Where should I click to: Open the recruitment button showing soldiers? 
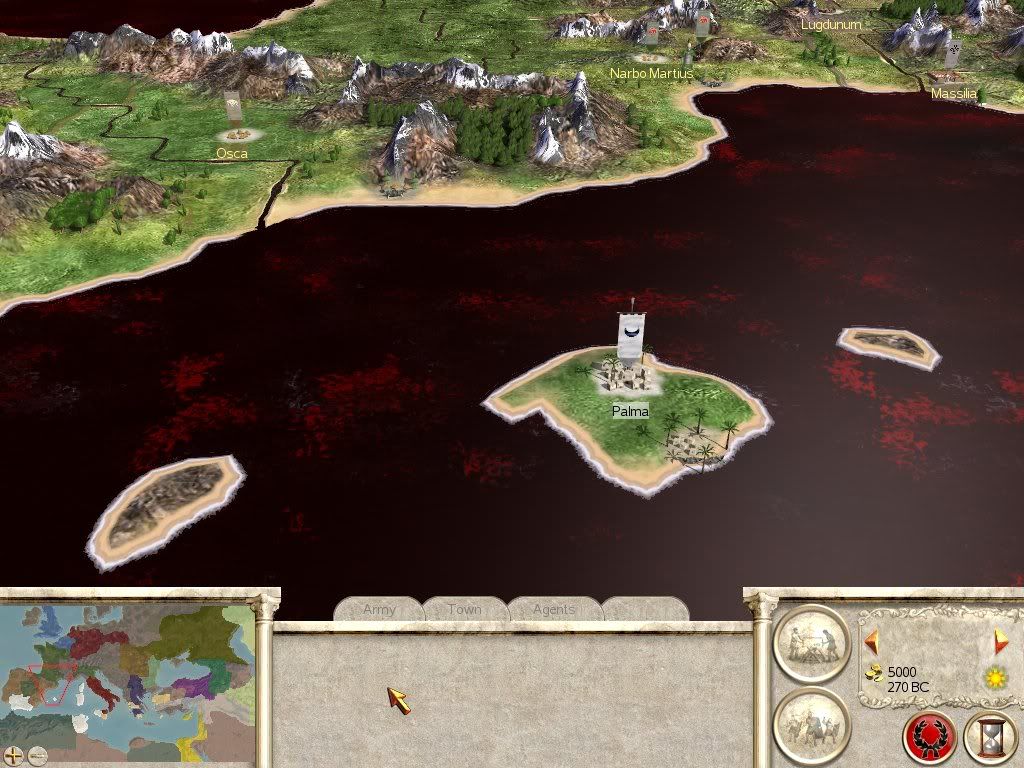(811, 725)
